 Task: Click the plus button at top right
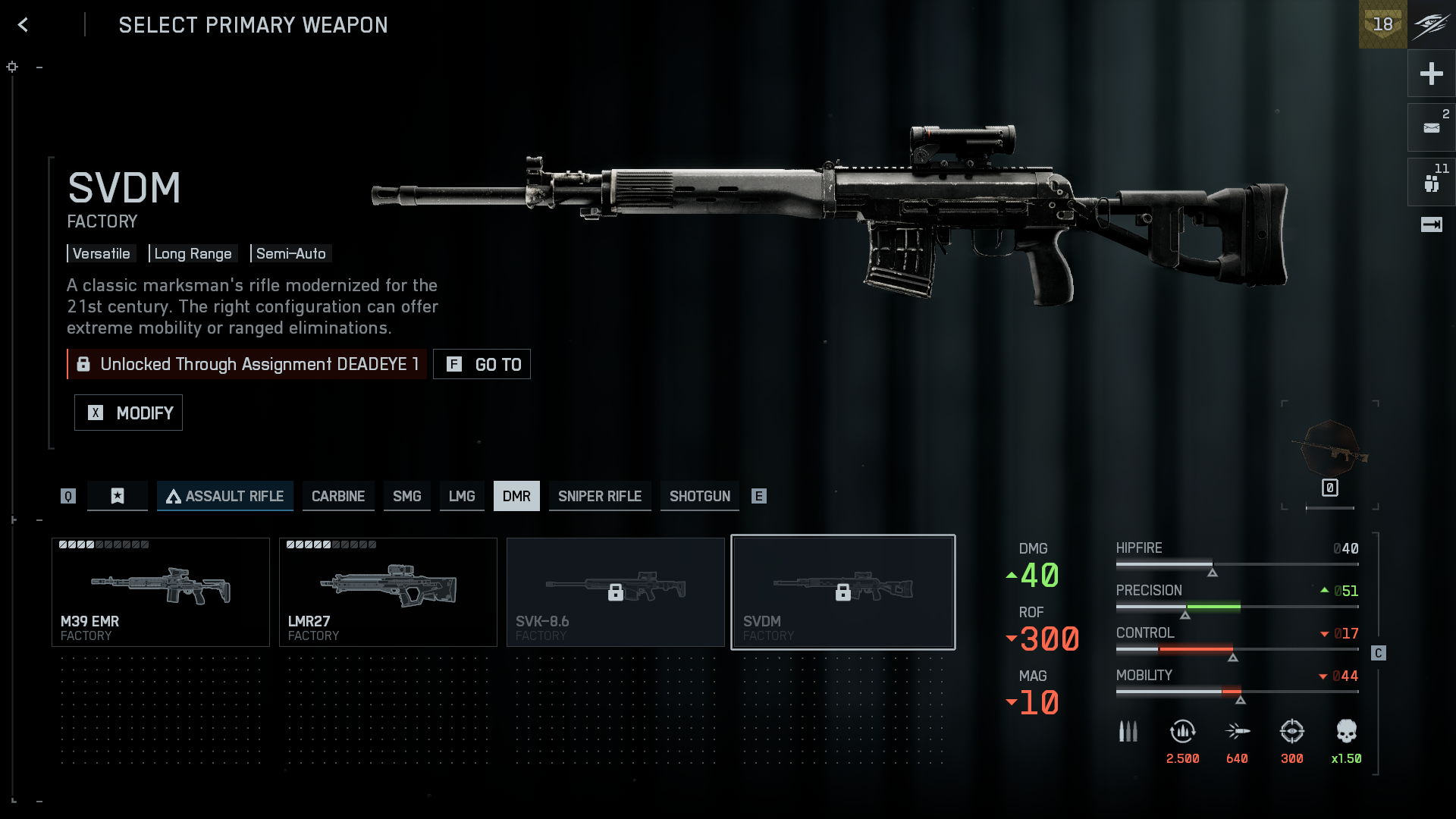coord(1431,74)
